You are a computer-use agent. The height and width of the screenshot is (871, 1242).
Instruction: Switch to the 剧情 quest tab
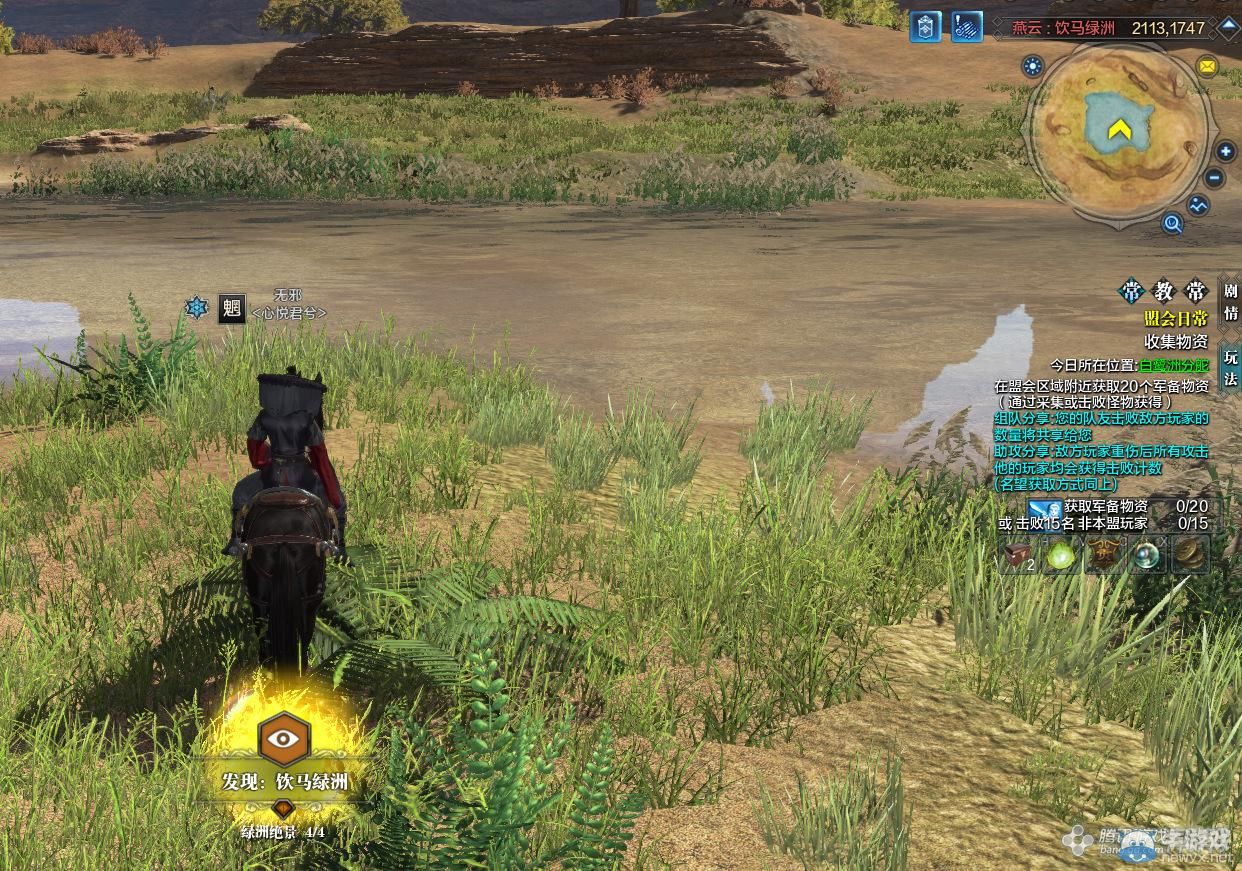(1231, 302)
